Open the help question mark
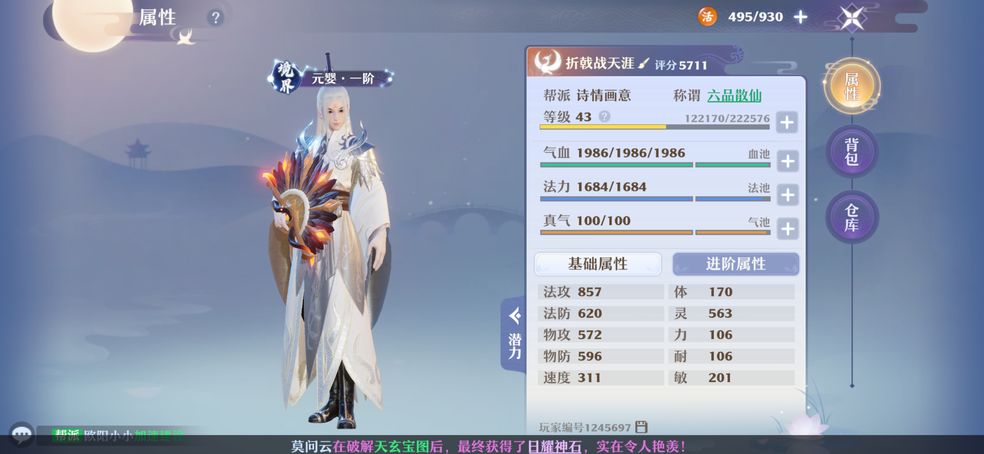The width and height of the screenshot is (984, 454). click(x=215, y=17)
